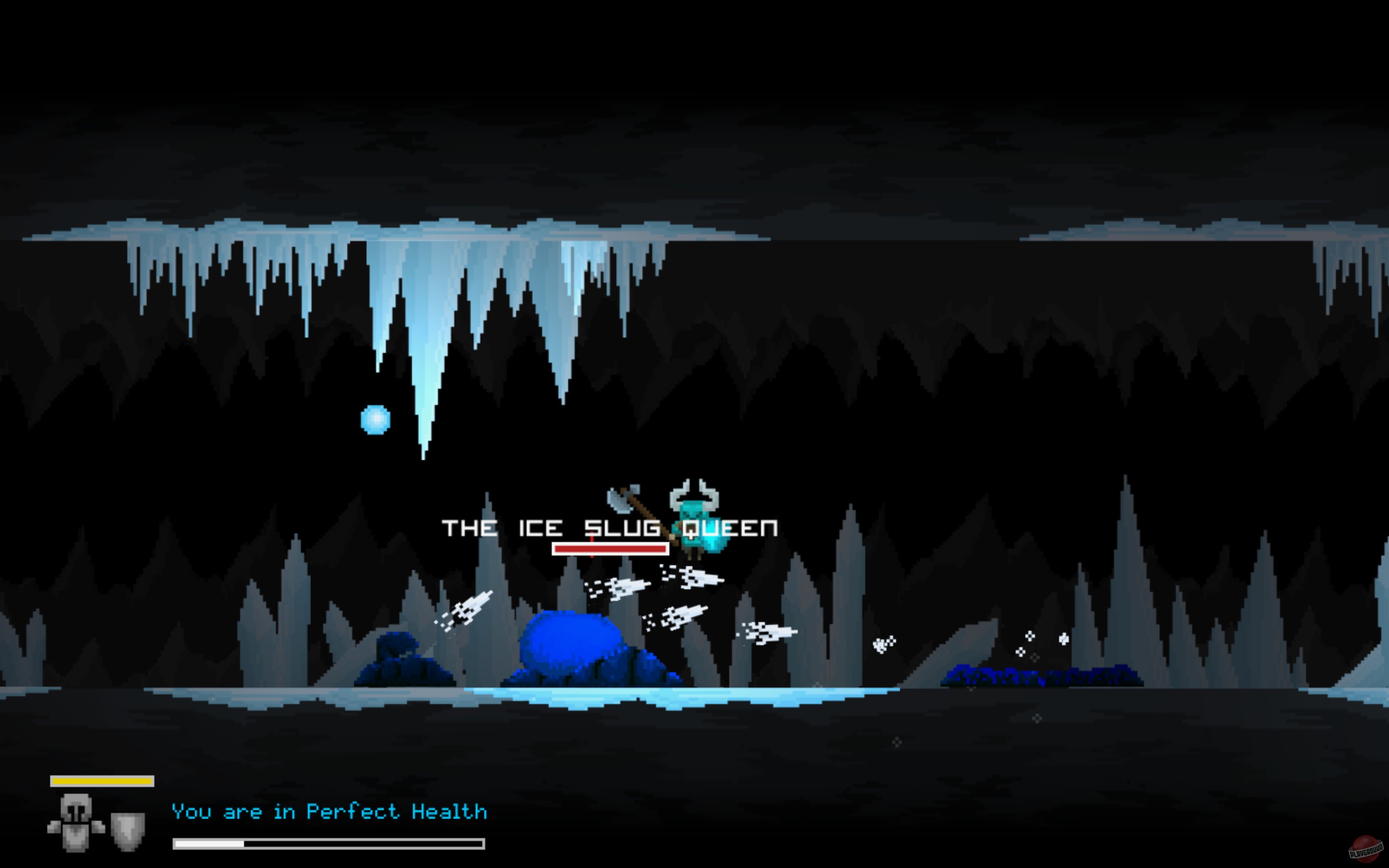
Task: Click the boss's red health bar
Action: [x=610, y=549]
